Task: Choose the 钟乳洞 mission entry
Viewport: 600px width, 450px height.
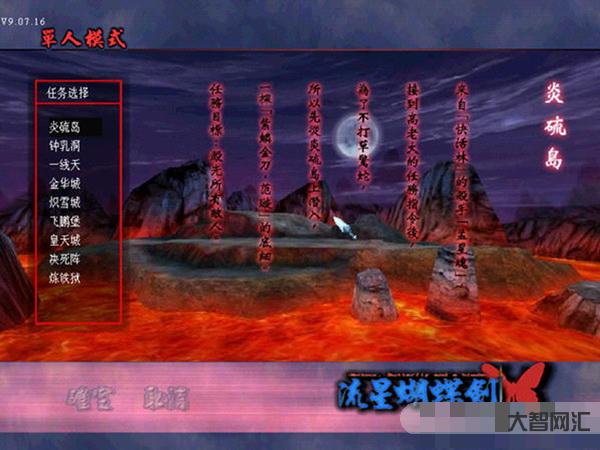Action: pyautogui.click(x=67, y=146)
